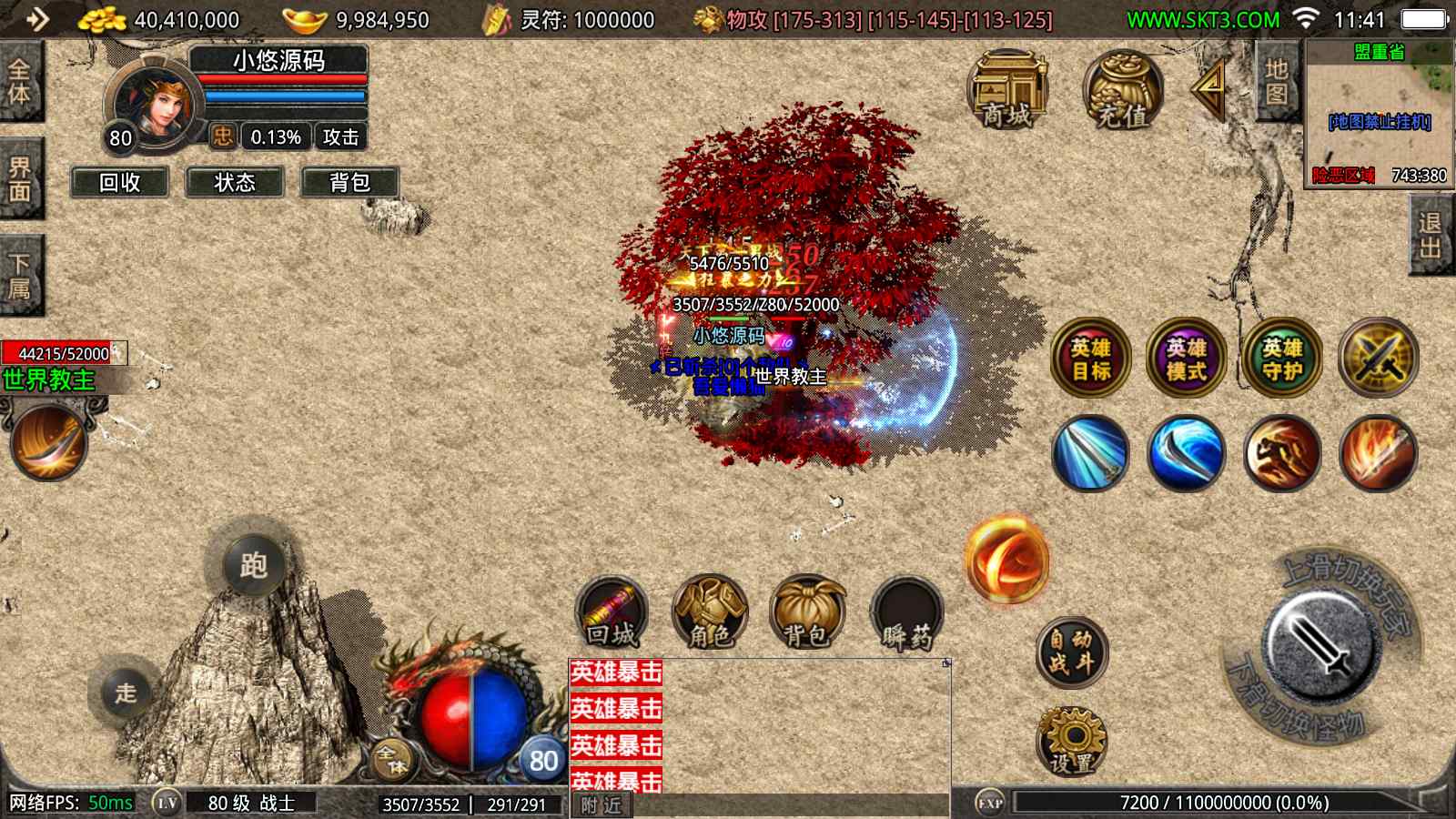Open the 角色 character sheet
1456x819 pixels.
click(710, 612)
